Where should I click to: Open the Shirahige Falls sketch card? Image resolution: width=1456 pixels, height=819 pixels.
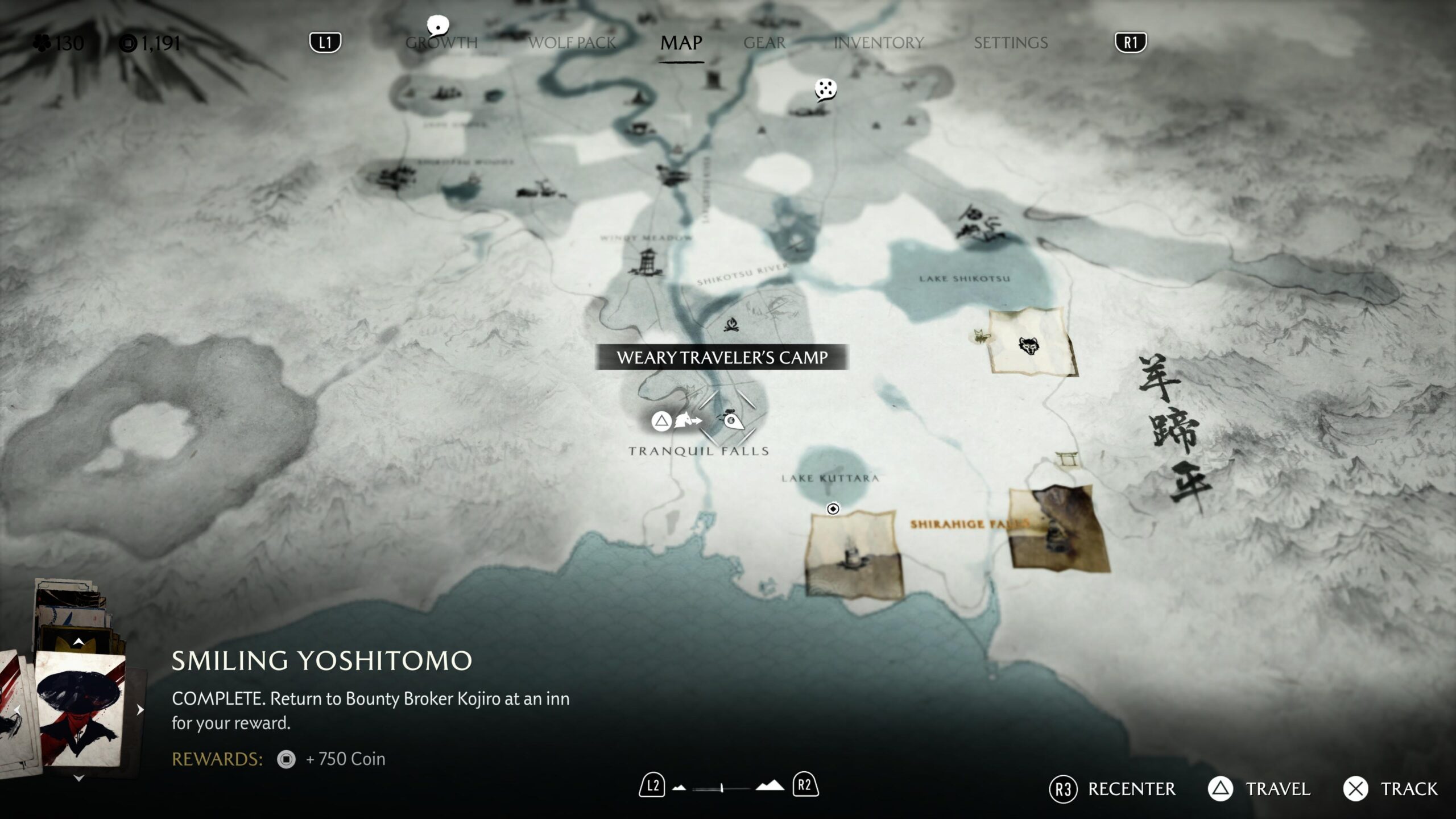[1057, 528]
